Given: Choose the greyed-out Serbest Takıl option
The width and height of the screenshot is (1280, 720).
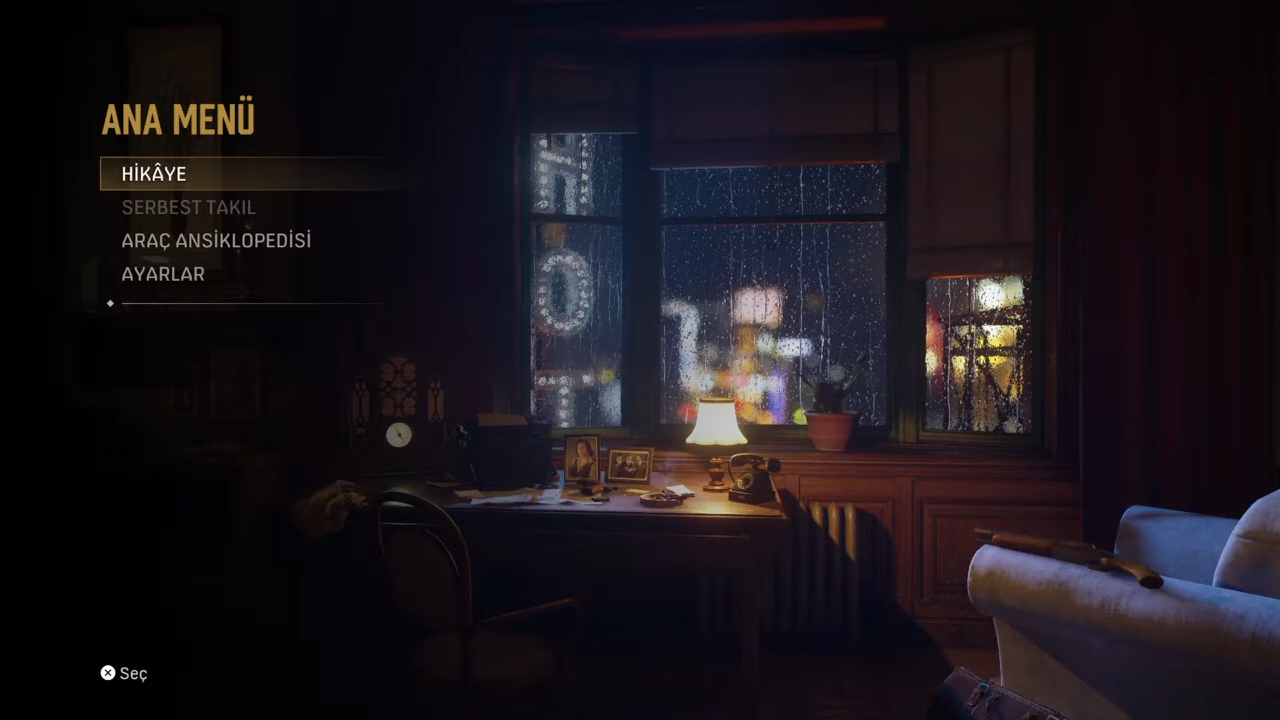Looking at the screenshot, I should 188,208.
